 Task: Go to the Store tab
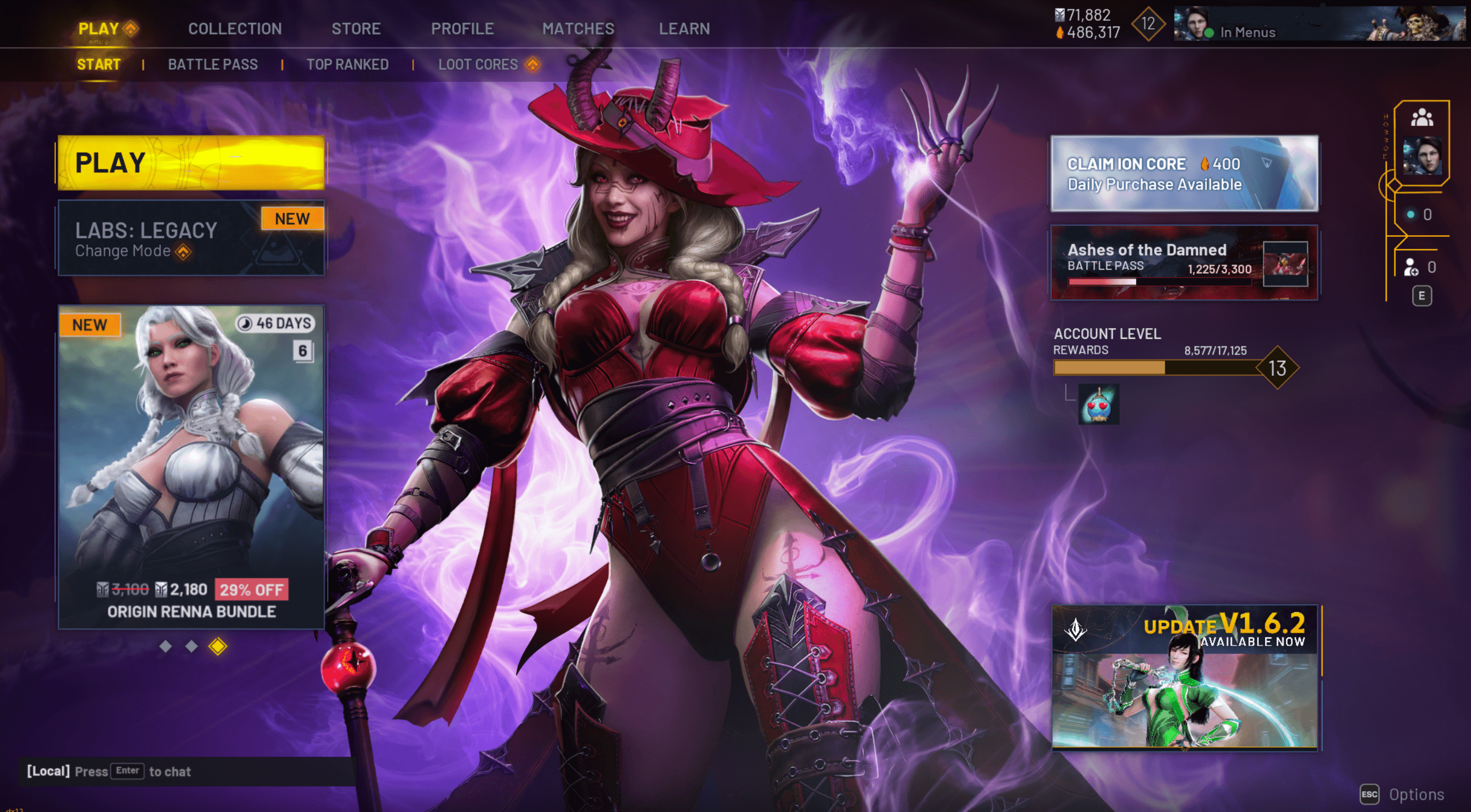(x=356, y=29)
